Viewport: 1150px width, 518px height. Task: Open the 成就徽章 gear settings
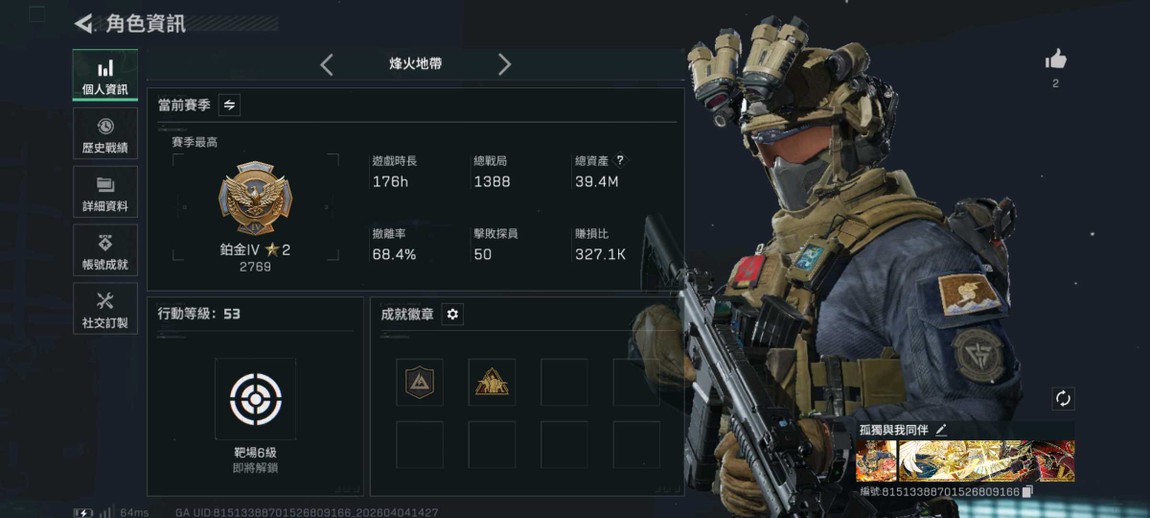(x=452, y=314)
